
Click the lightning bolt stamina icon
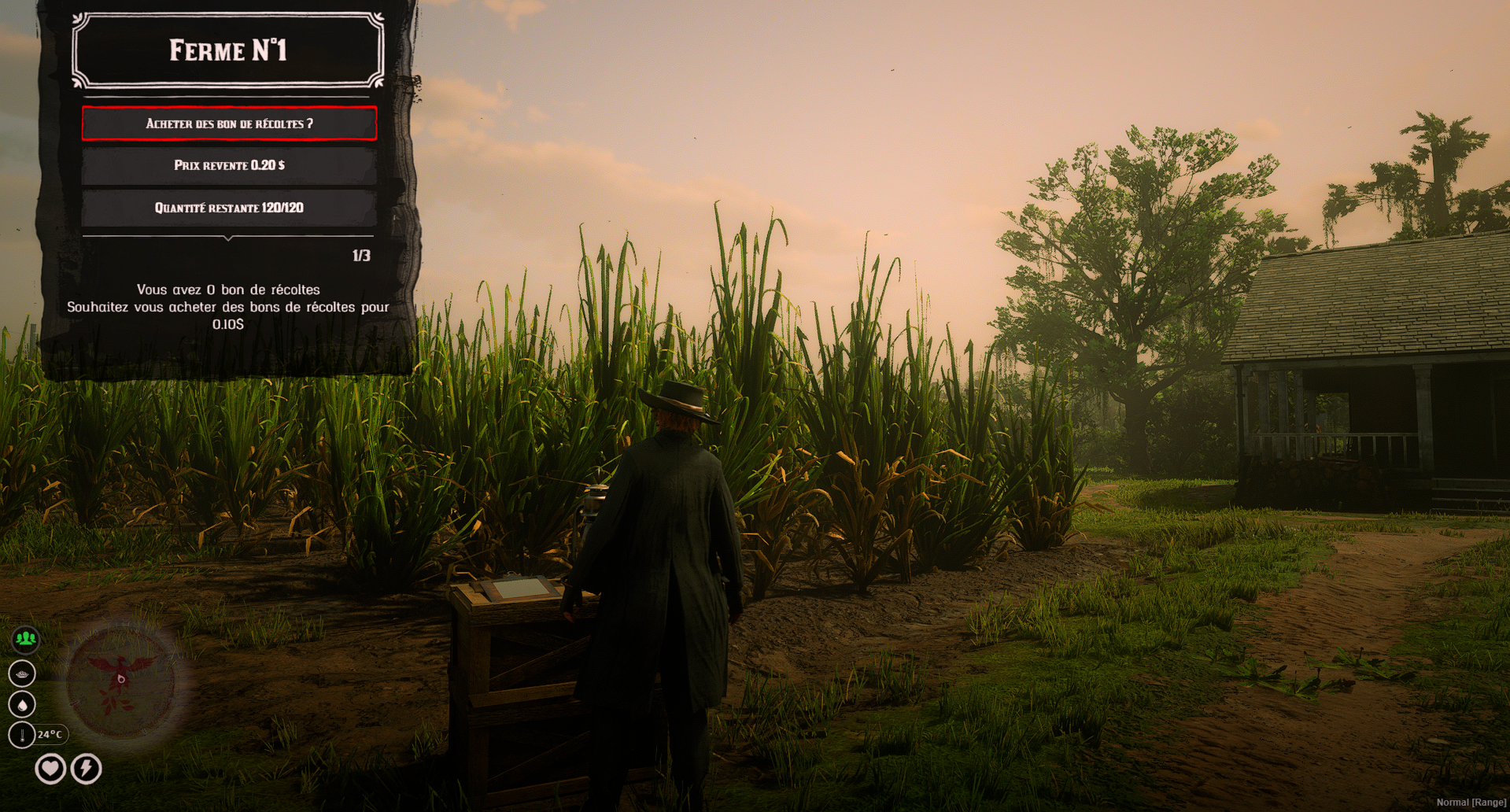coord(87,768)
